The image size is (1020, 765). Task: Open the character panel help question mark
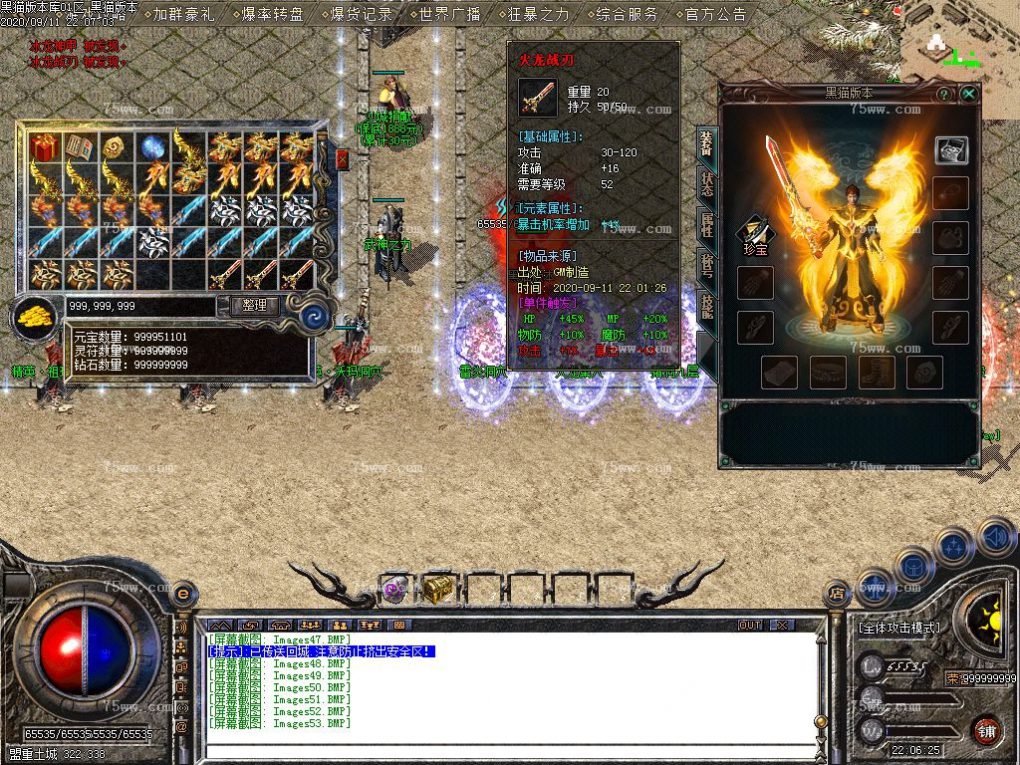943,94
